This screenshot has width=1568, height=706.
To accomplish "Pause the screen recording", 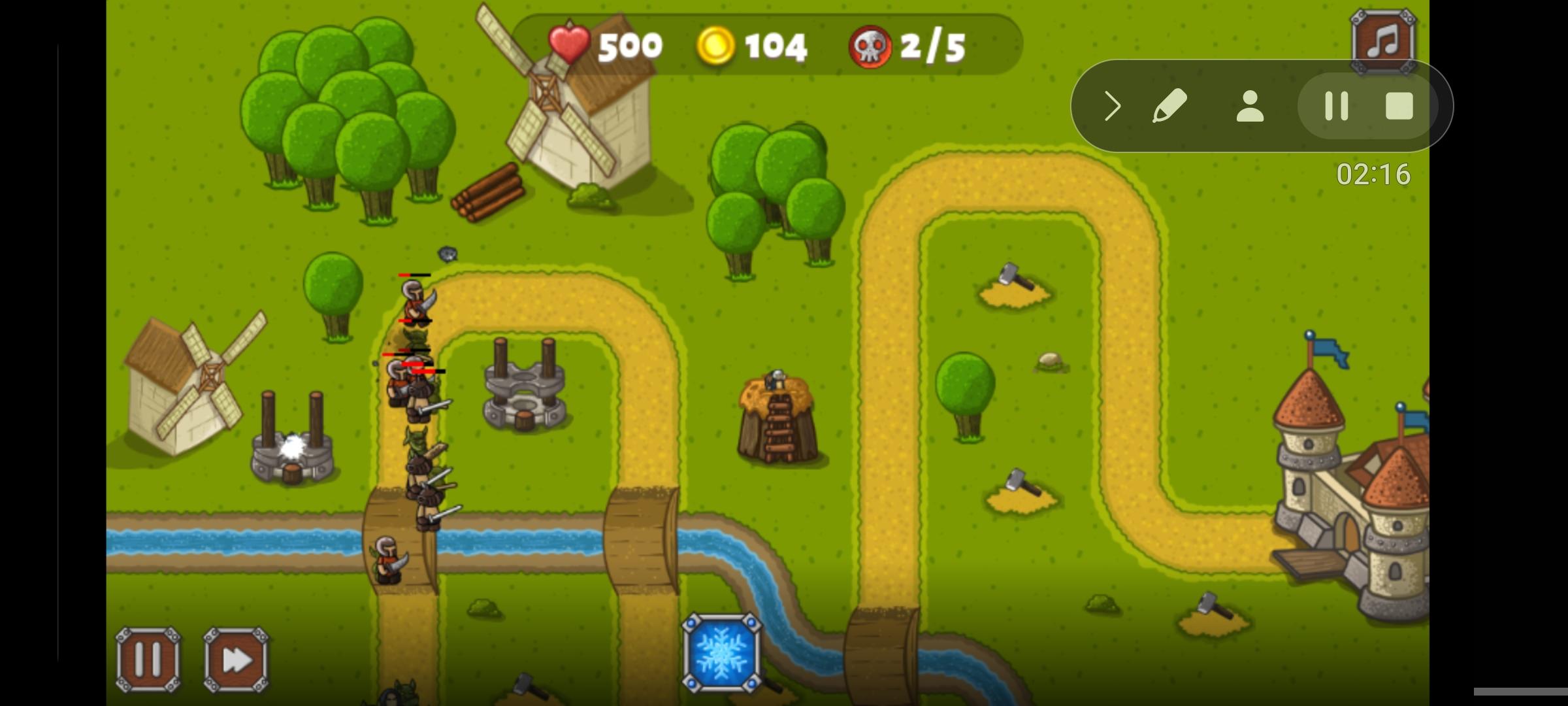I will point(1337,106).
